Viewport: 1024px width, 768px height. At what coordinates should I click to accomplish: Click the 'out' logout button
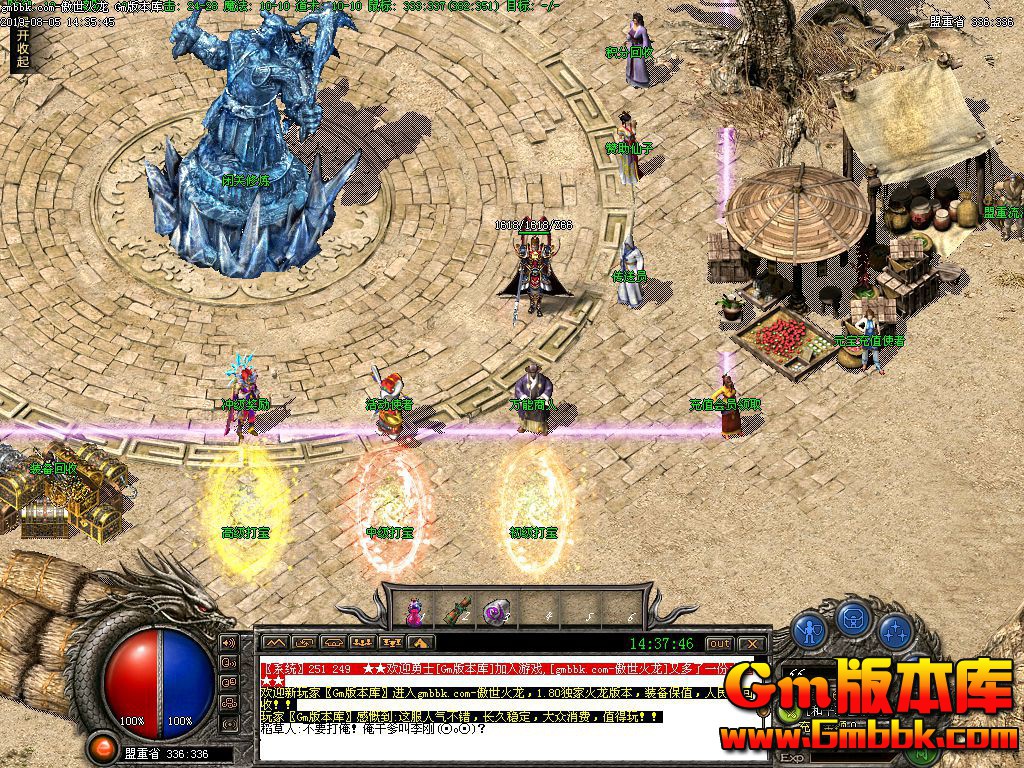coord(720,643)
